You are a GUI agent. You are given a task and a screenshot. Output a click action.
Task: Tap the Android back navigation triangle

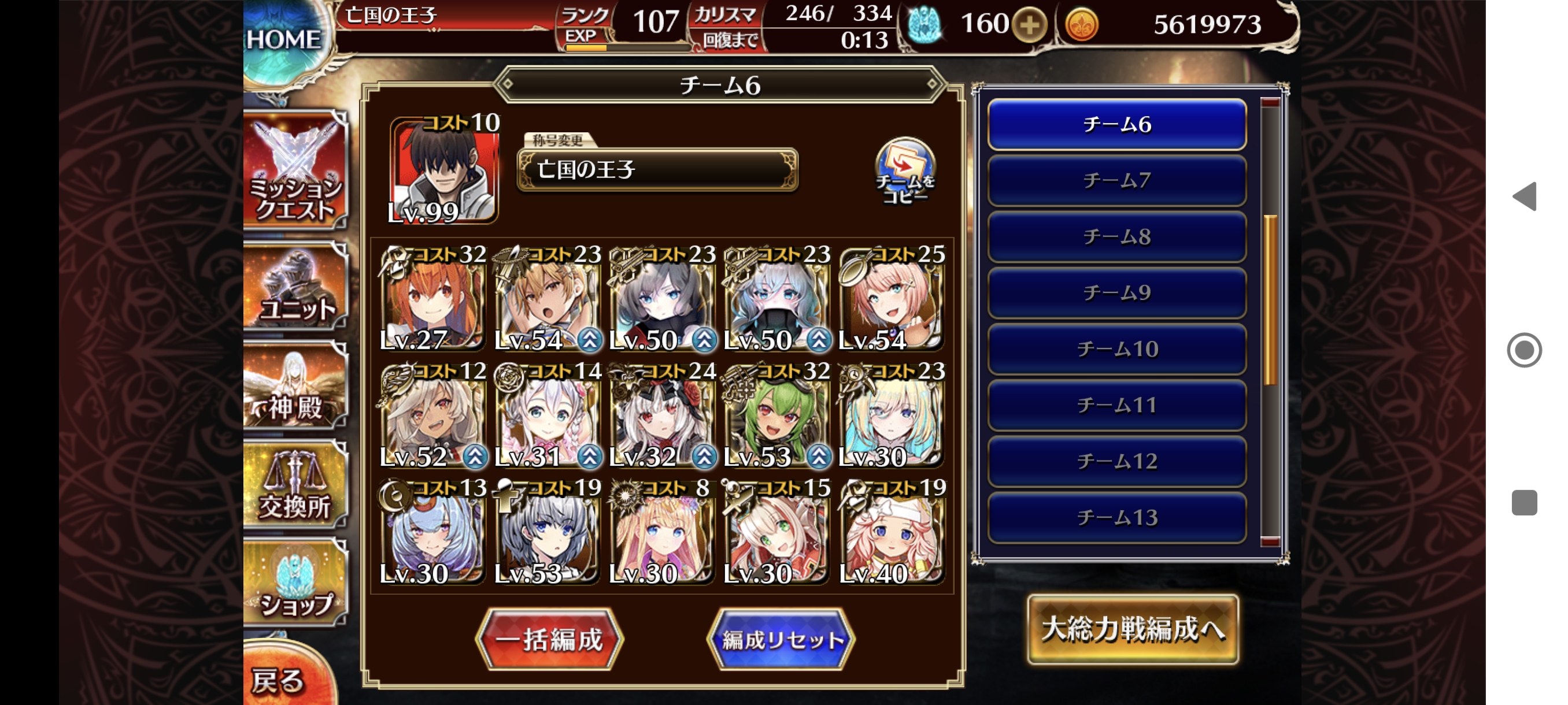coord(1525,196)
